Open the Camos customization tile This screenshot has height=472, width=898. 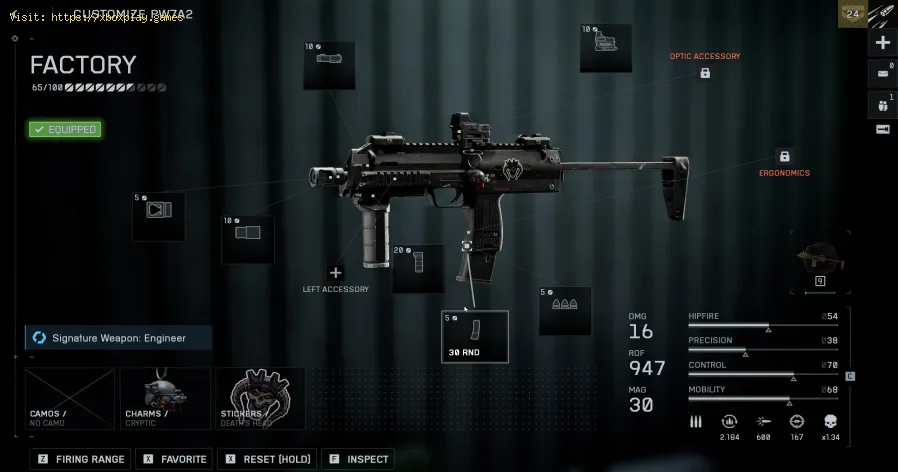[70, 398]
